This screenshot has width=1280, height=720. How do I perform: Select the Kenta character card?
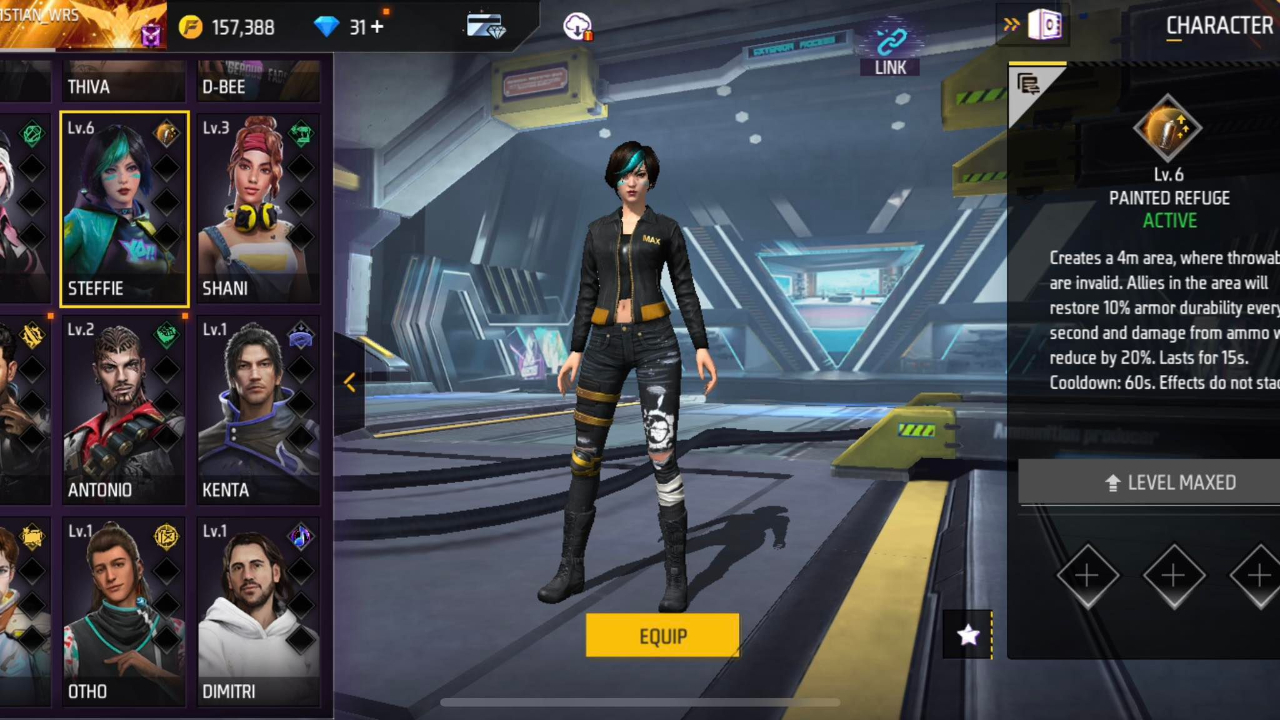(259, 408)
